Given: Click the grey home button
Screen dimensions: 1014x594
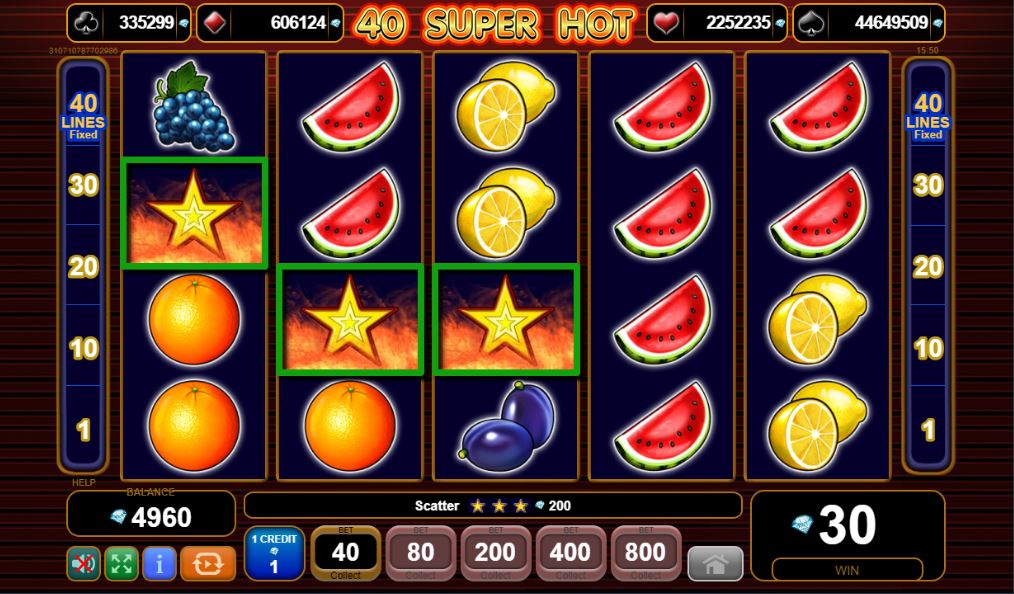Looking at the screenshot, I should pos(715,564).
